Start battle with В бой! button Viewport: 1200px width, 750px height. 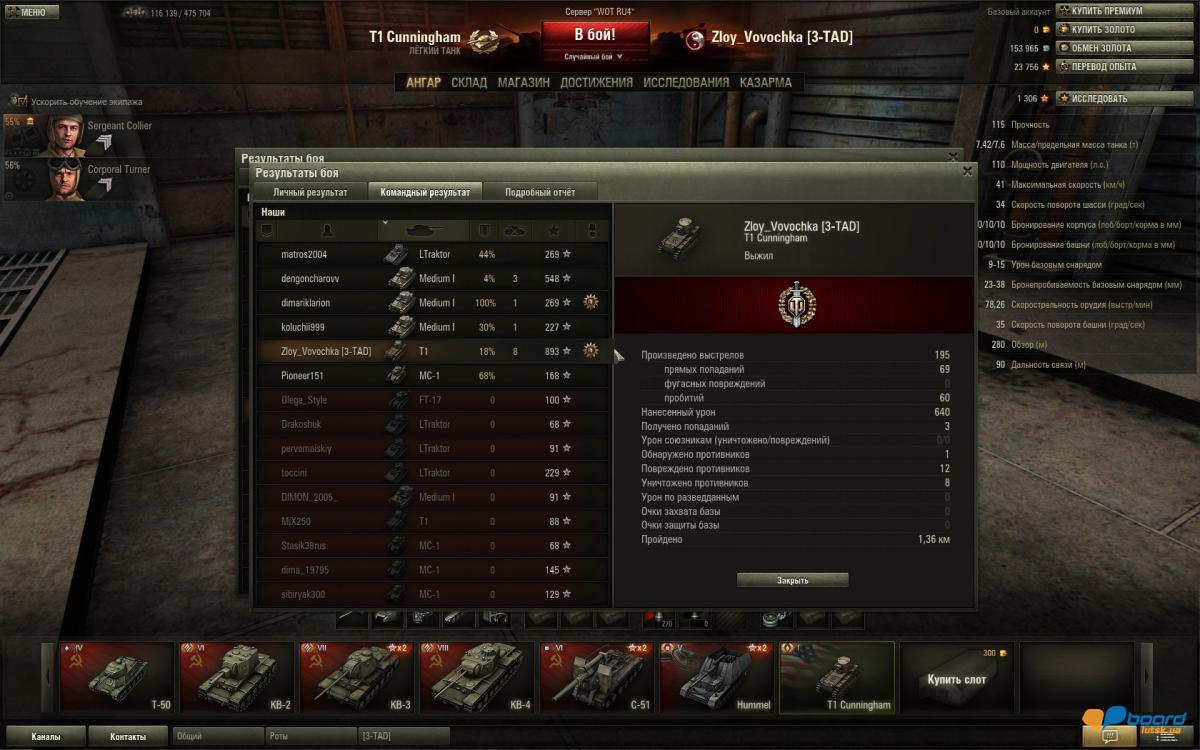pyautogui.click(x=595, y=34)
